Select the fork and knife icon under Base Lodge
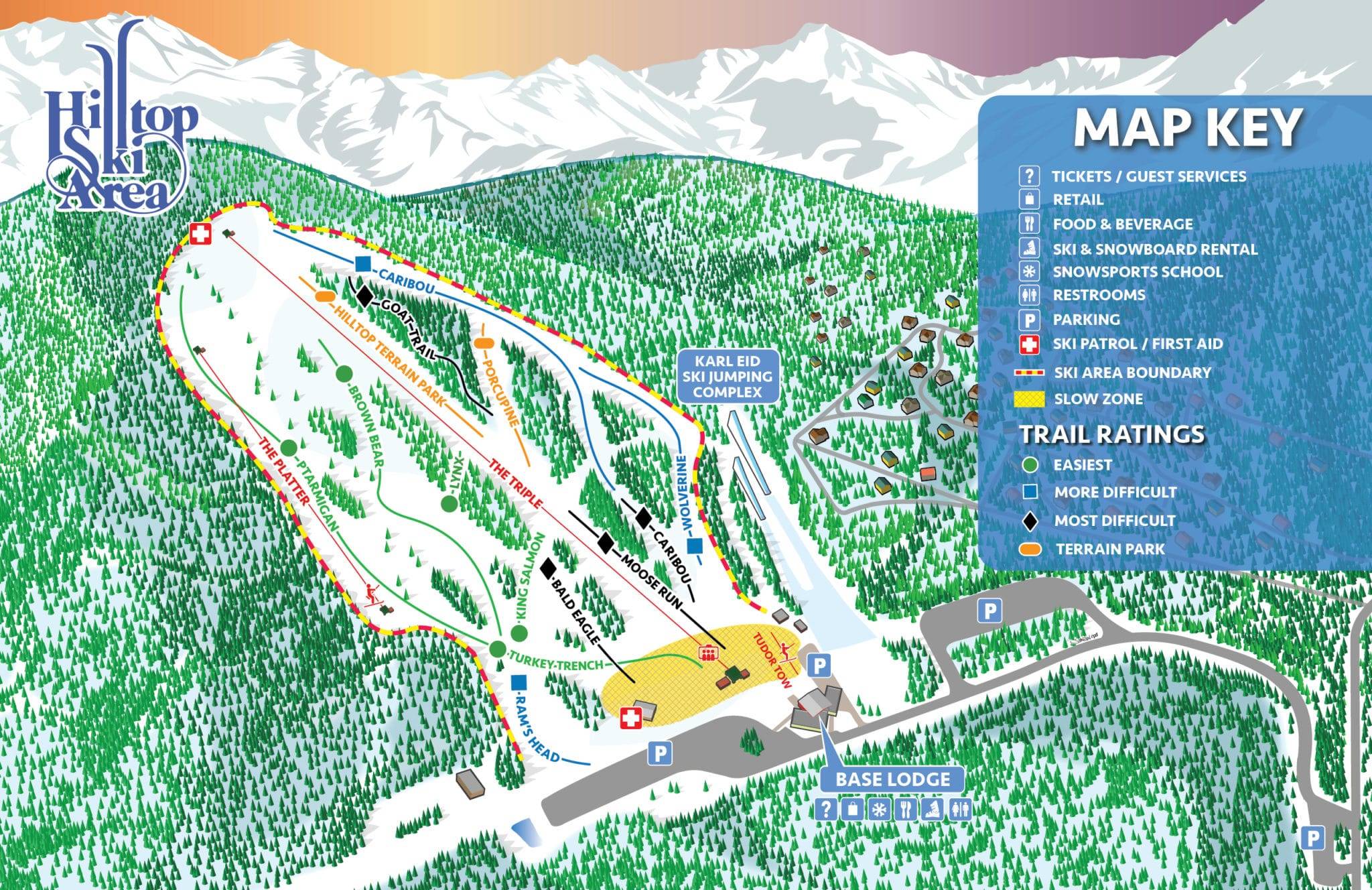Image resolution: width=1372 pixels, height=890 pixels. click(x=906, y=810)
